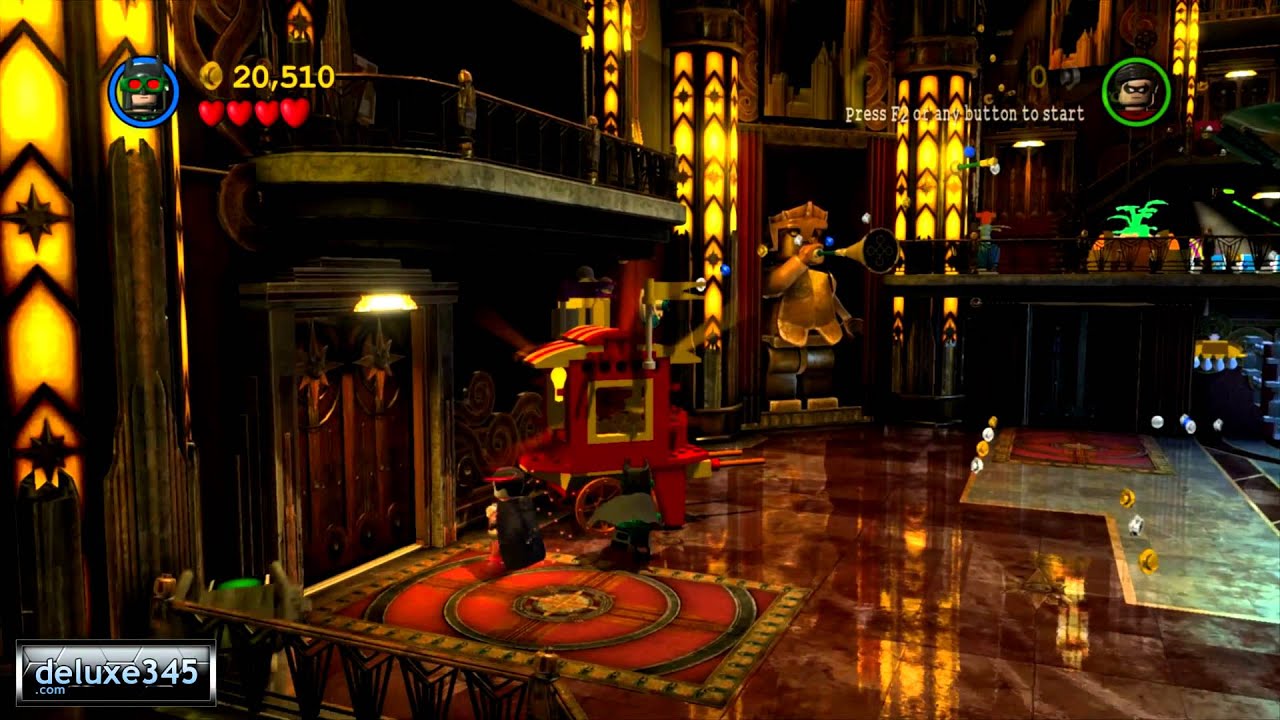
Task: Click the last red heart icon
Action: click(x=292, y=113)
